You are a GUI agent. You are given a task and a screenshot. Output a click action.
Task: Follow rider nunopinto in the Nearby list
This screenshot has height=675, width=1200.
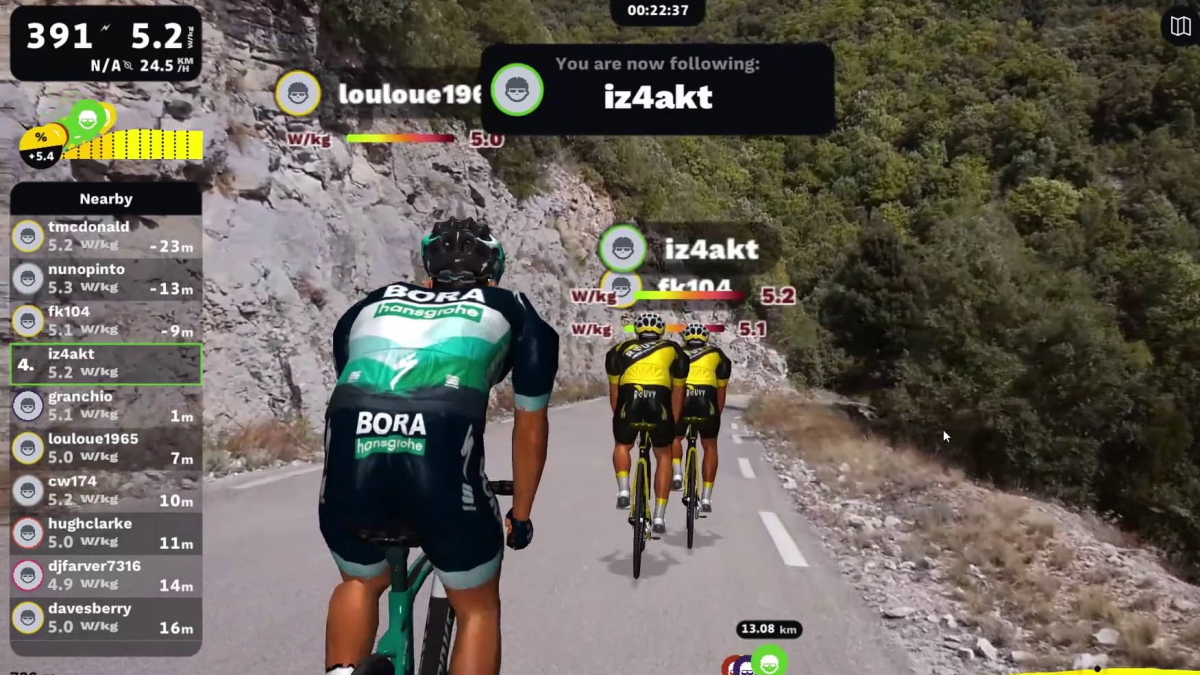pos(105,279)
